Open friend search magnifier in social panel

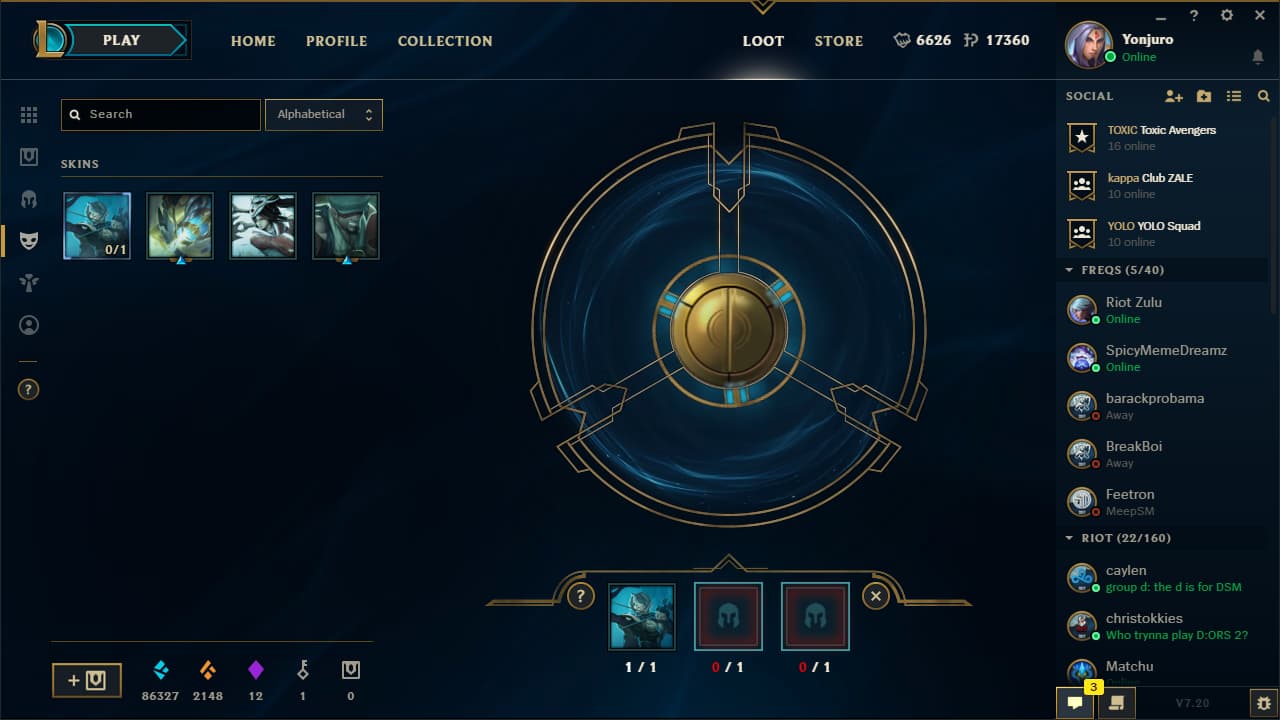point(1263,96)
